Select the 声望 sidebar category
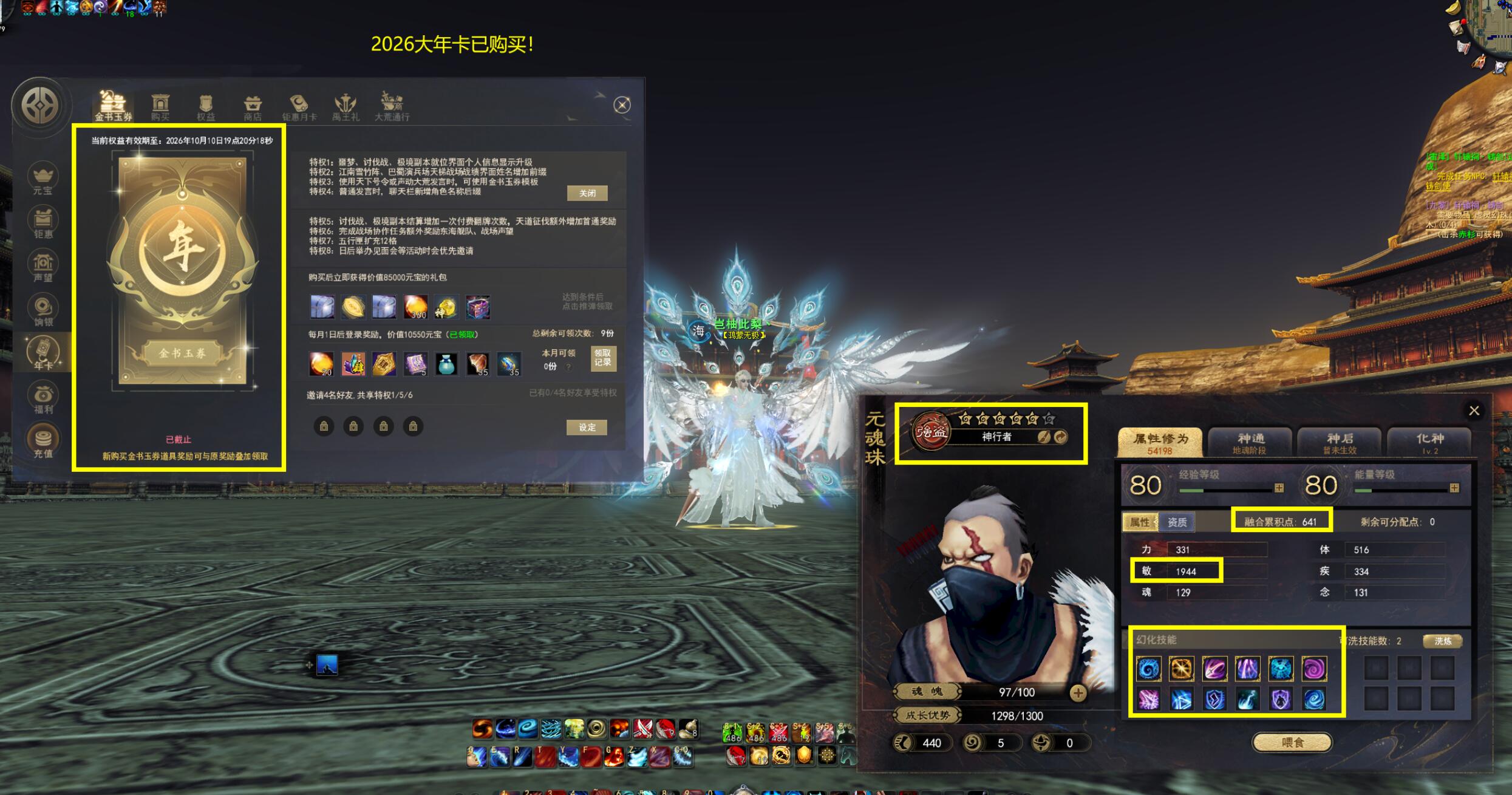The width and height of the screenshot is (1512, 795). 43,267
